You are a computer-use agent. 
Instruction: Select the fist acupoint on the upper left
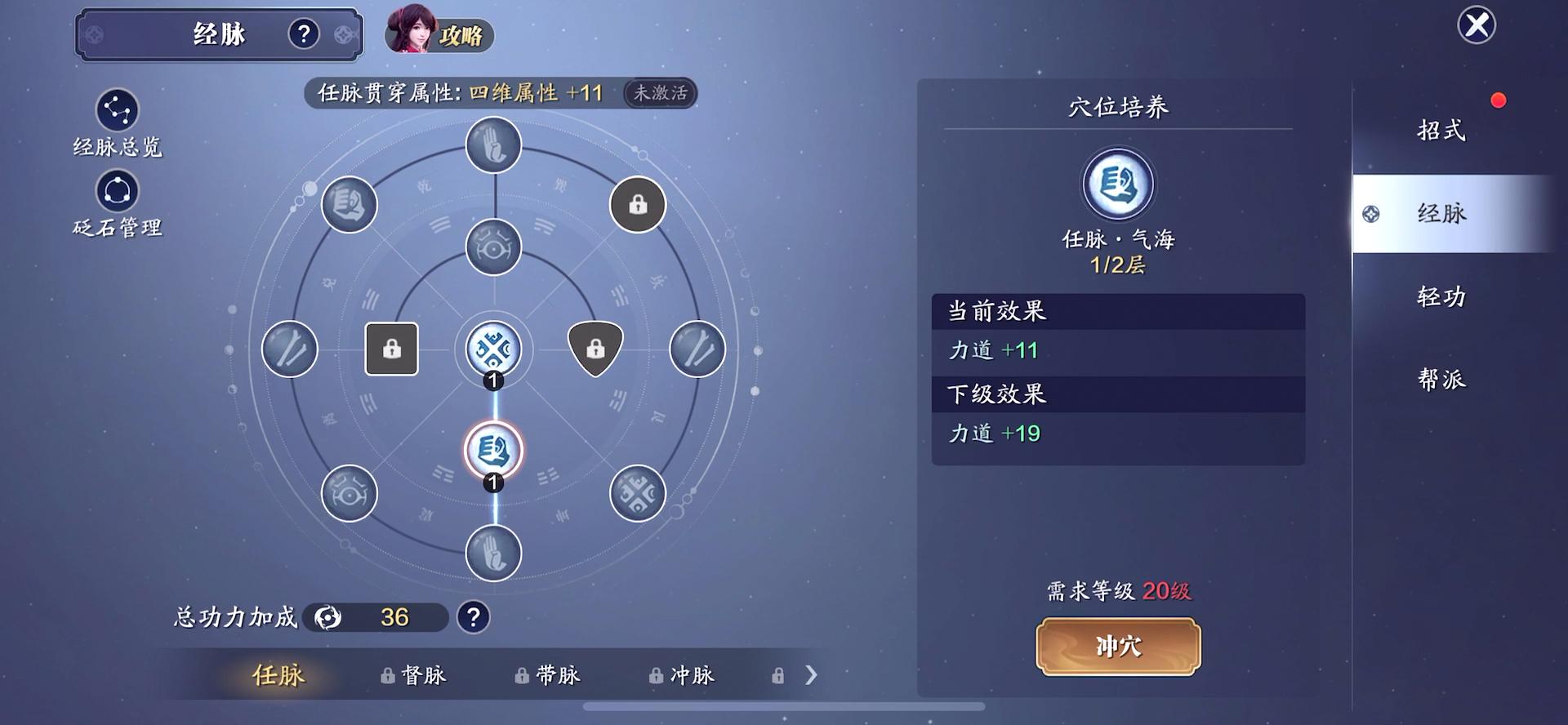(350, 204)
